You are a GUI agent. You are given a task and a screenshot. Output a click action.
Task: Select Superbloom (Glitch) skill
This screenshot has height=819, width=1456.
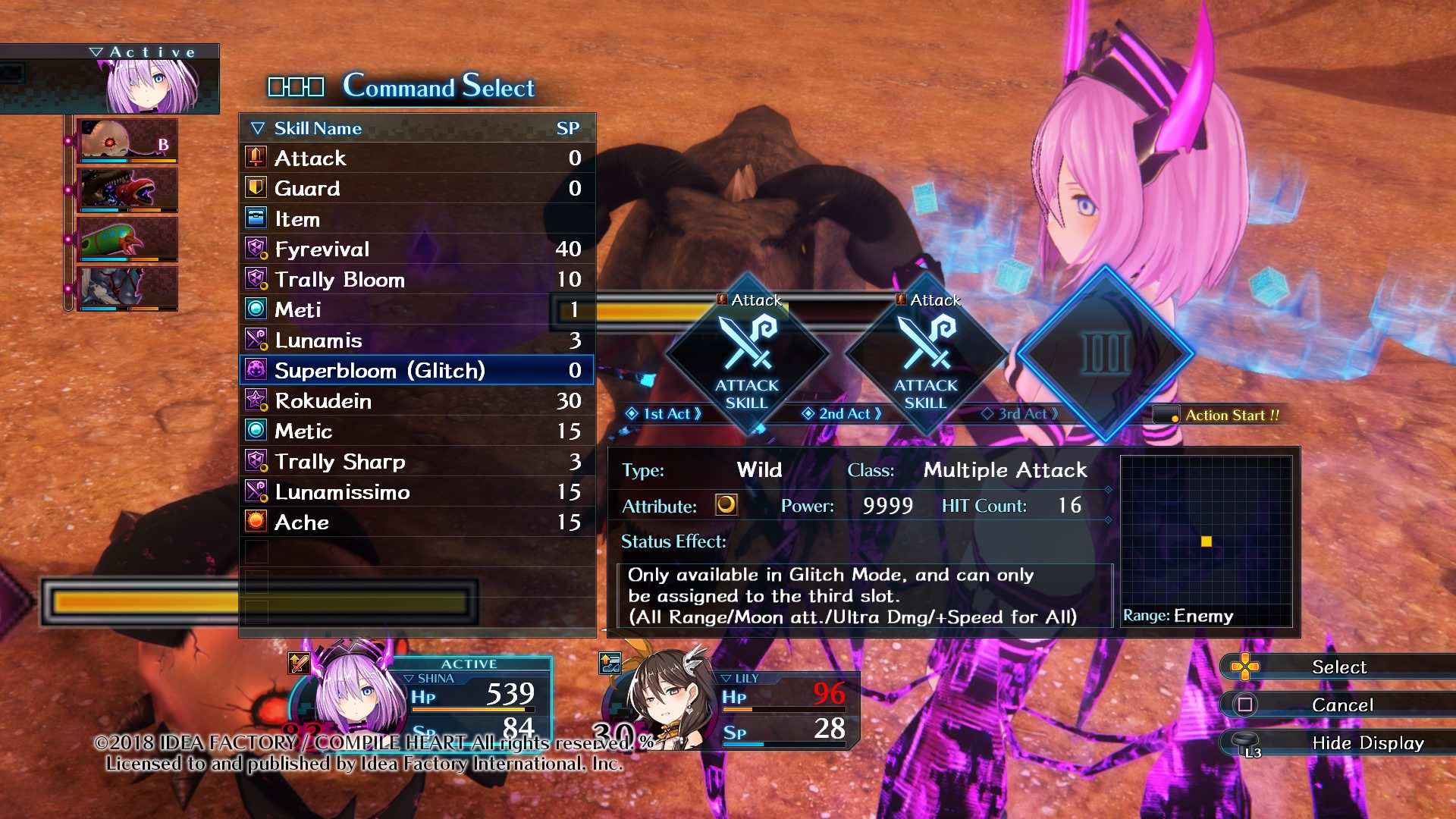tap(416, 370)
